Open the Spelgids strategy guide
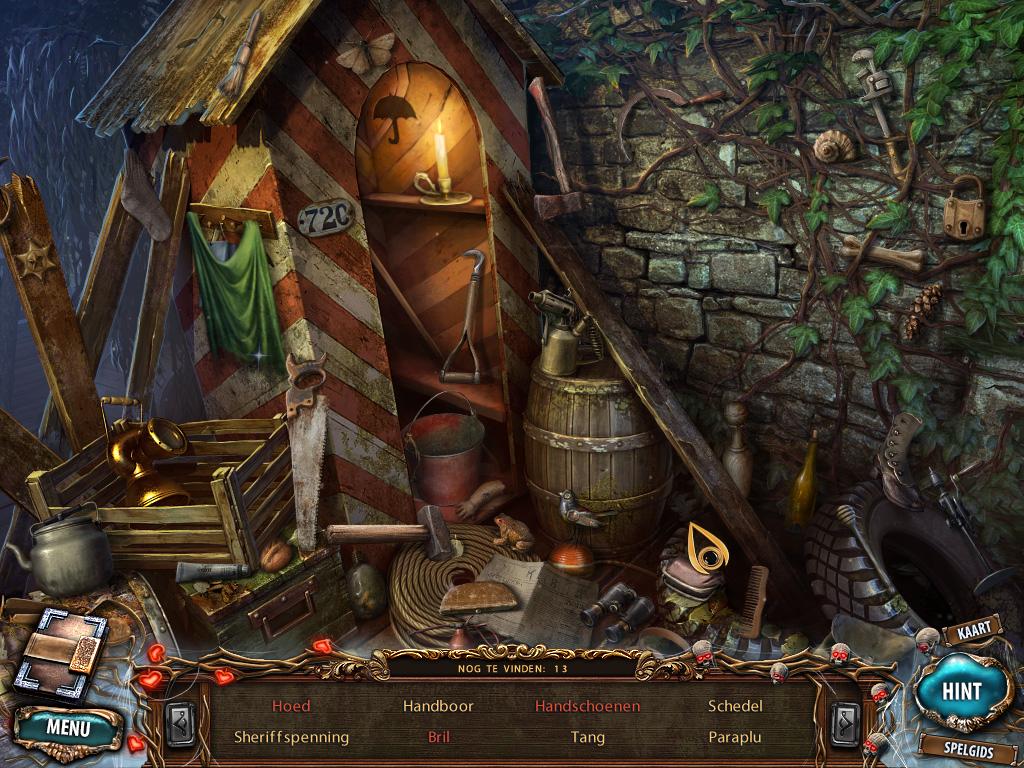The width and height of the screenshot is (1024, 768). [x=968, y=746]
